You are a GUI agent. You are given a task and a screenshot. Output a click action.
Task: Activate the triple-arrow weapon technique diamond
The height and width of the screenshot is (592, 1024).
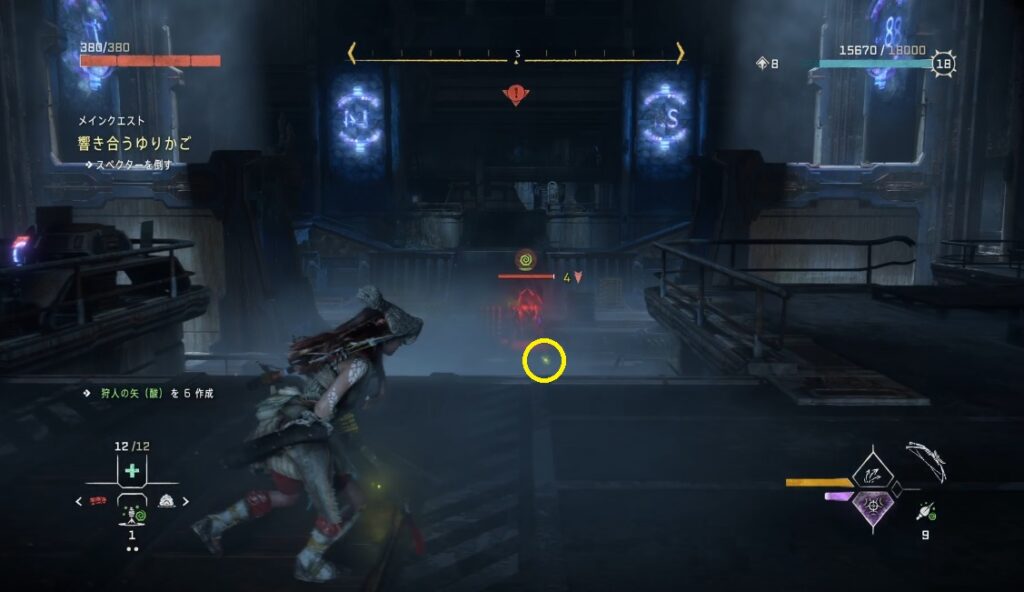click(870, 470)
